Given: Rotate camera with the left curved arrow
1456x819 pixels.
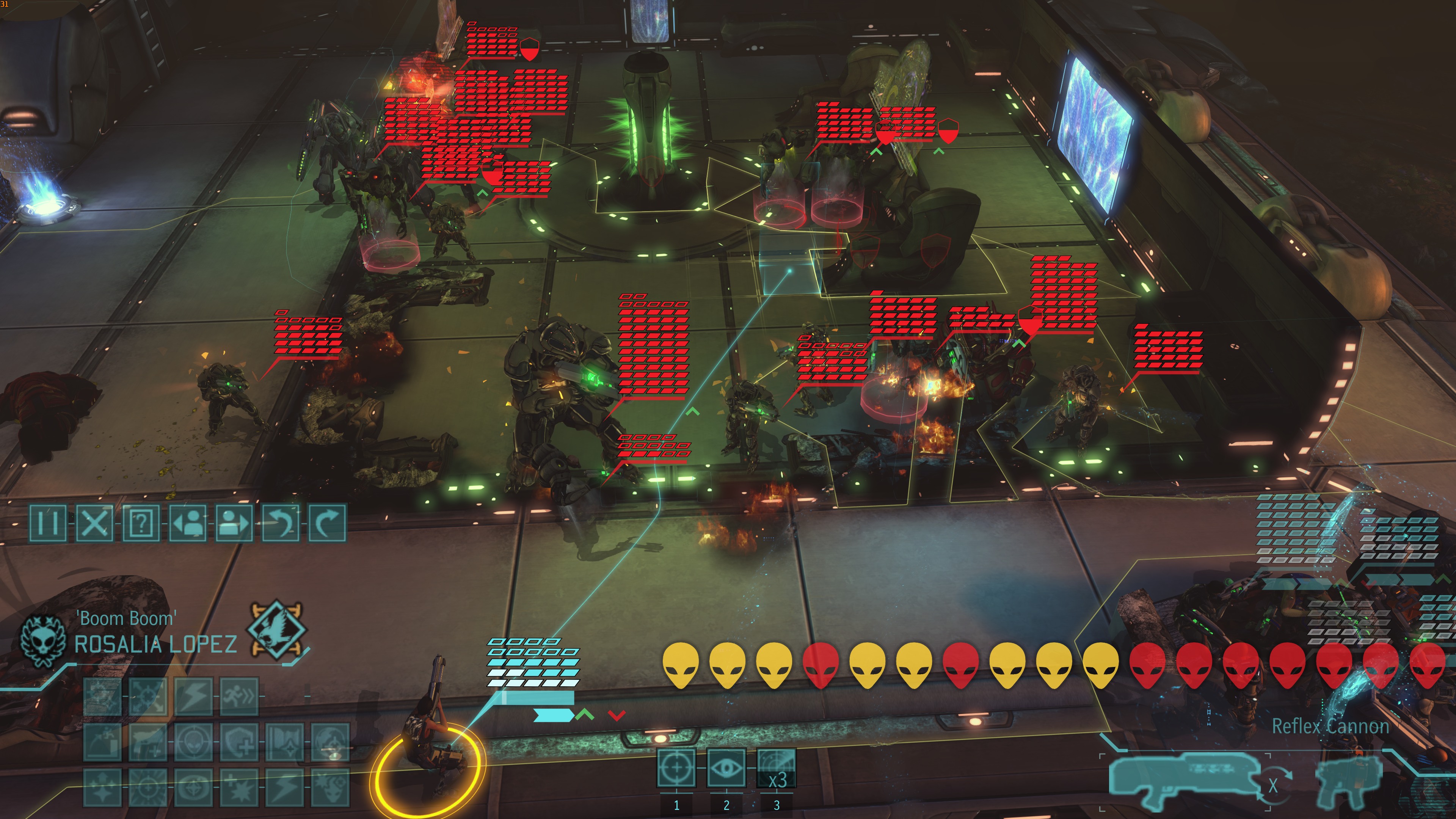Looking at the screenshot, I should (x=281, y=523).
